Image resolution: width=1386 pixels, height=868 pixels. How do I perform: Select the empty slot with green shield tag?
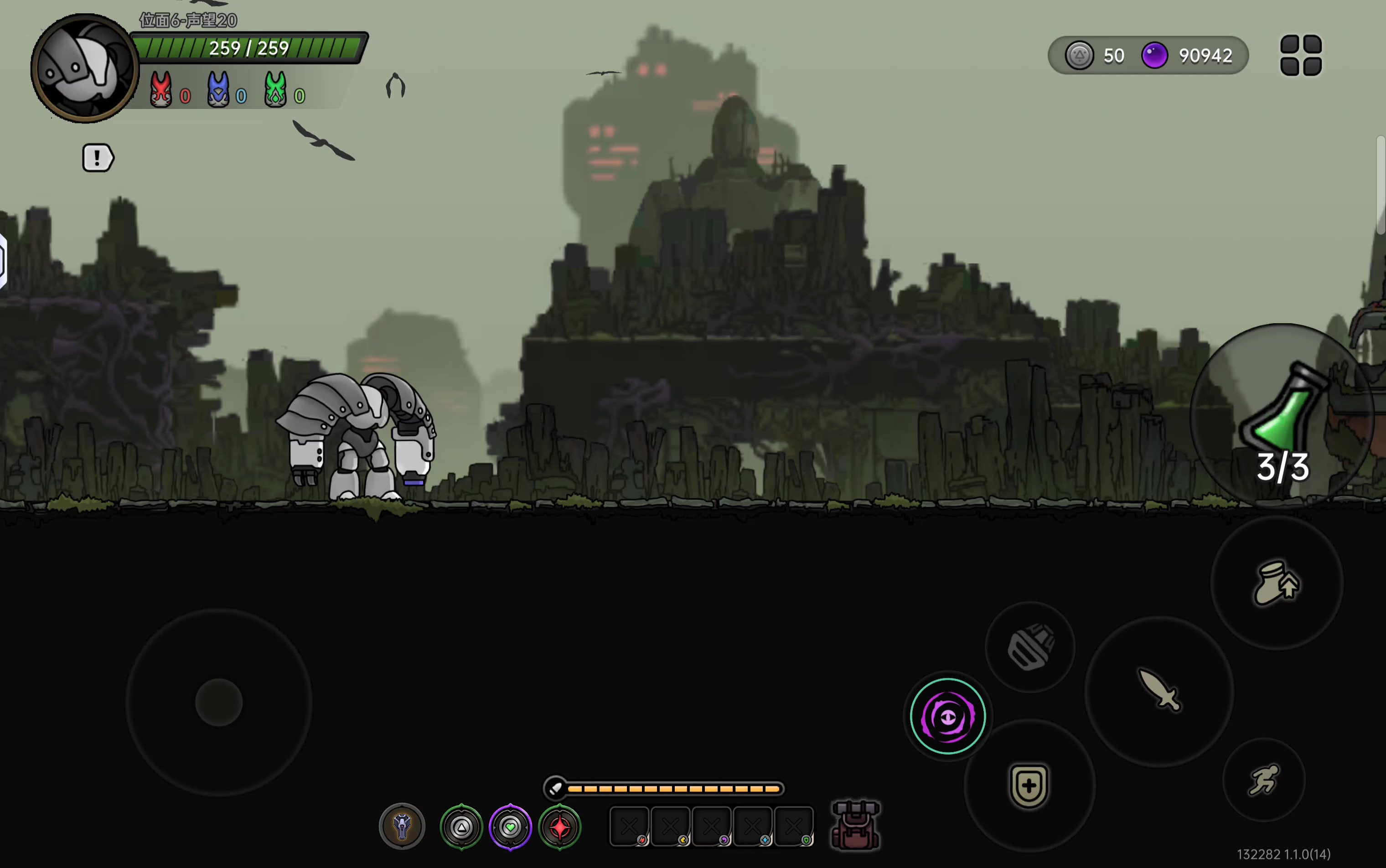pyautogui.click(x=793, y=827)
